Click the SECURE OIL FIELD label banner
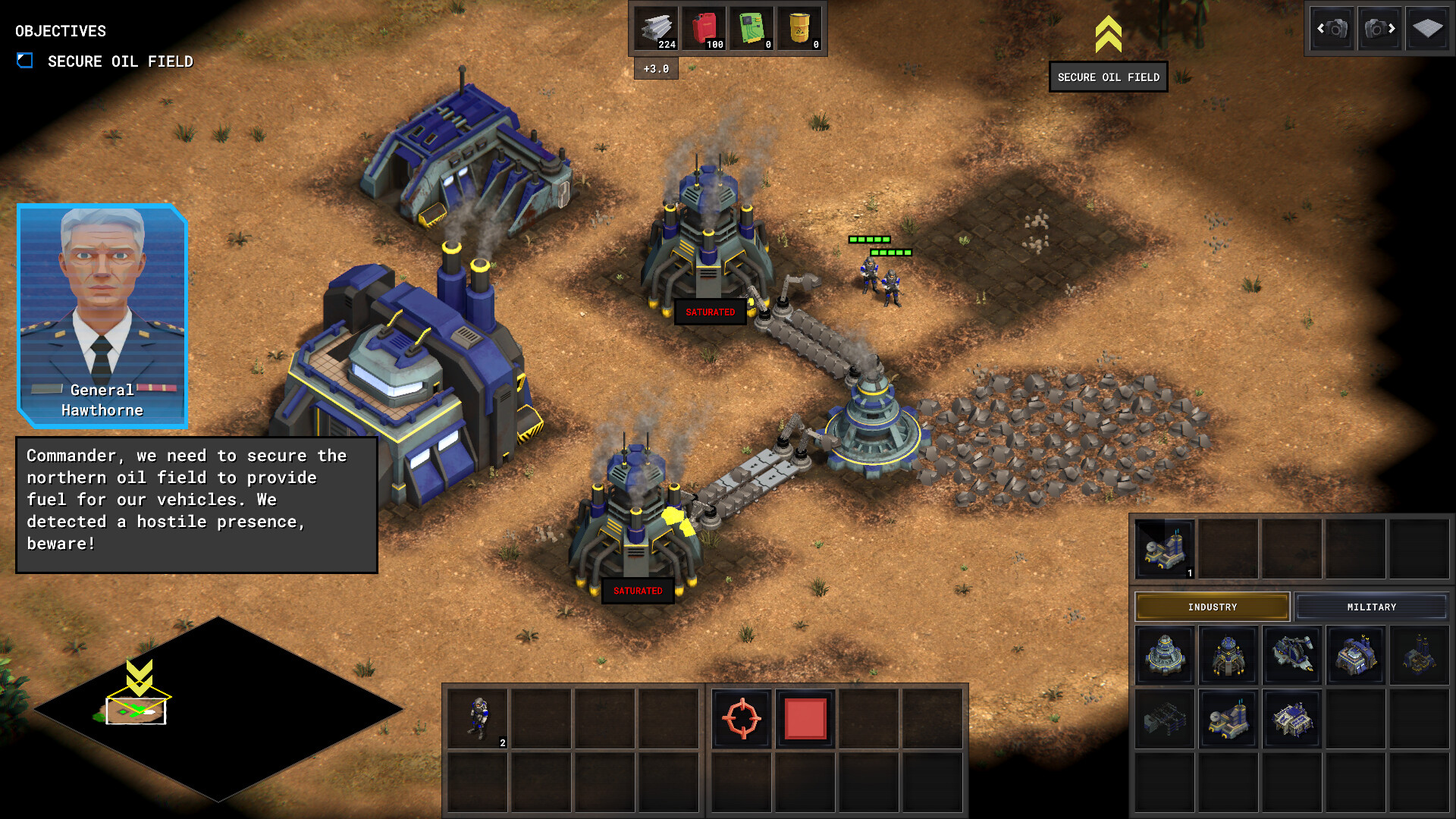 (x=1108, y=77)
